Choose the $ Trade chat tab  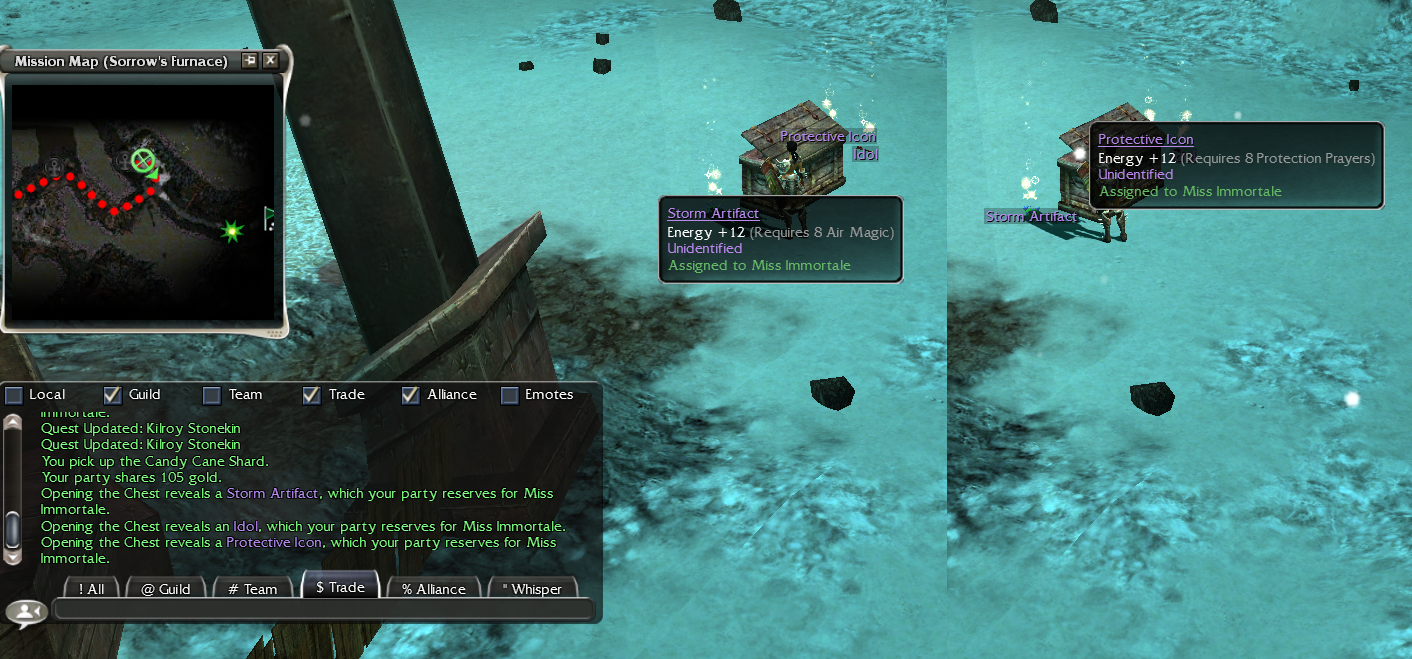[340, 587]
